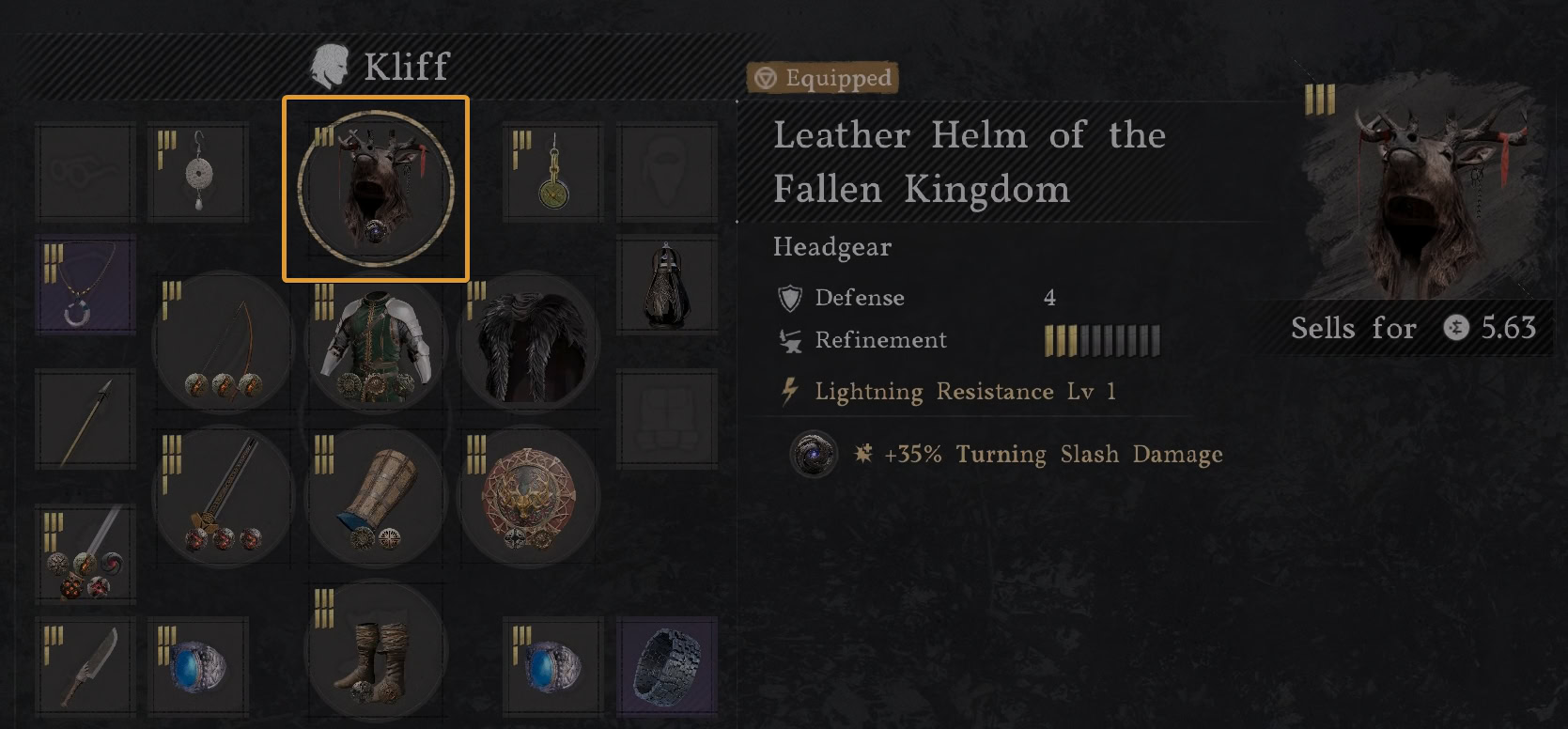Select the pearl earring item
The width and height of the screenshot is (1568, 729).
(x=199, y=174)
